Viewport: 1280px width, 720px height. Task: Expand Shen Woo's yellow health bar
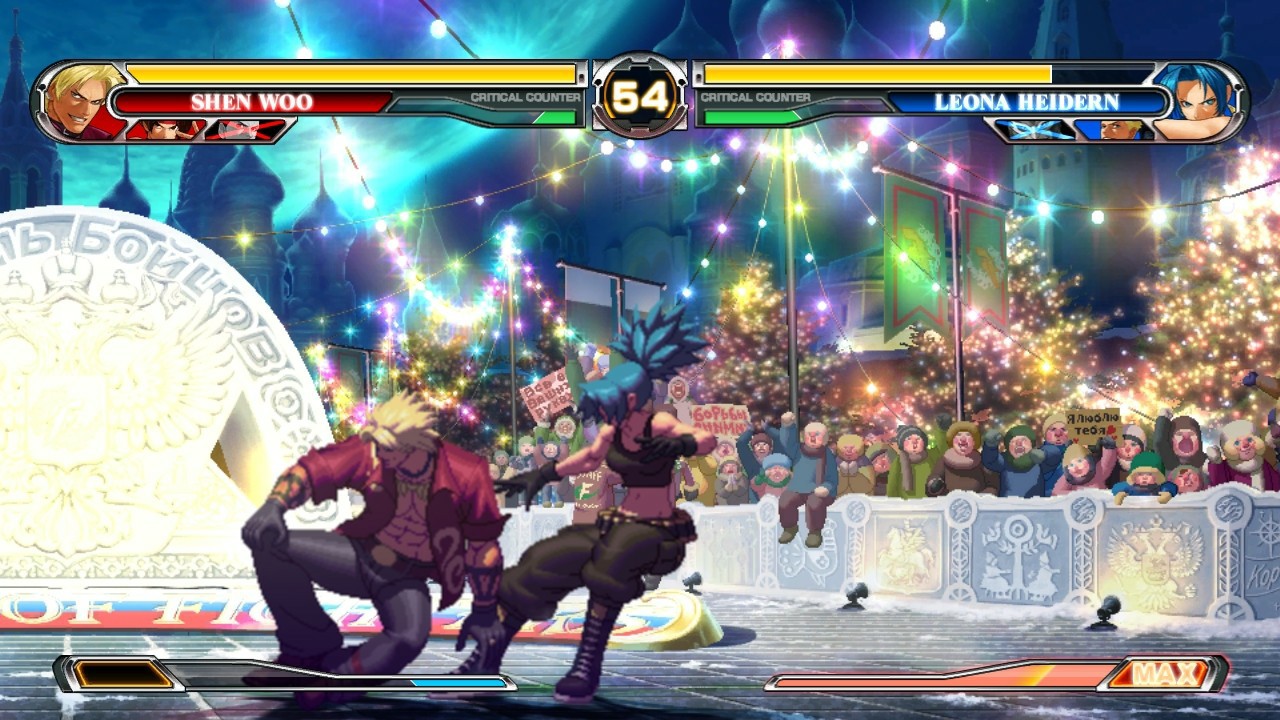(x=350, y=73)
